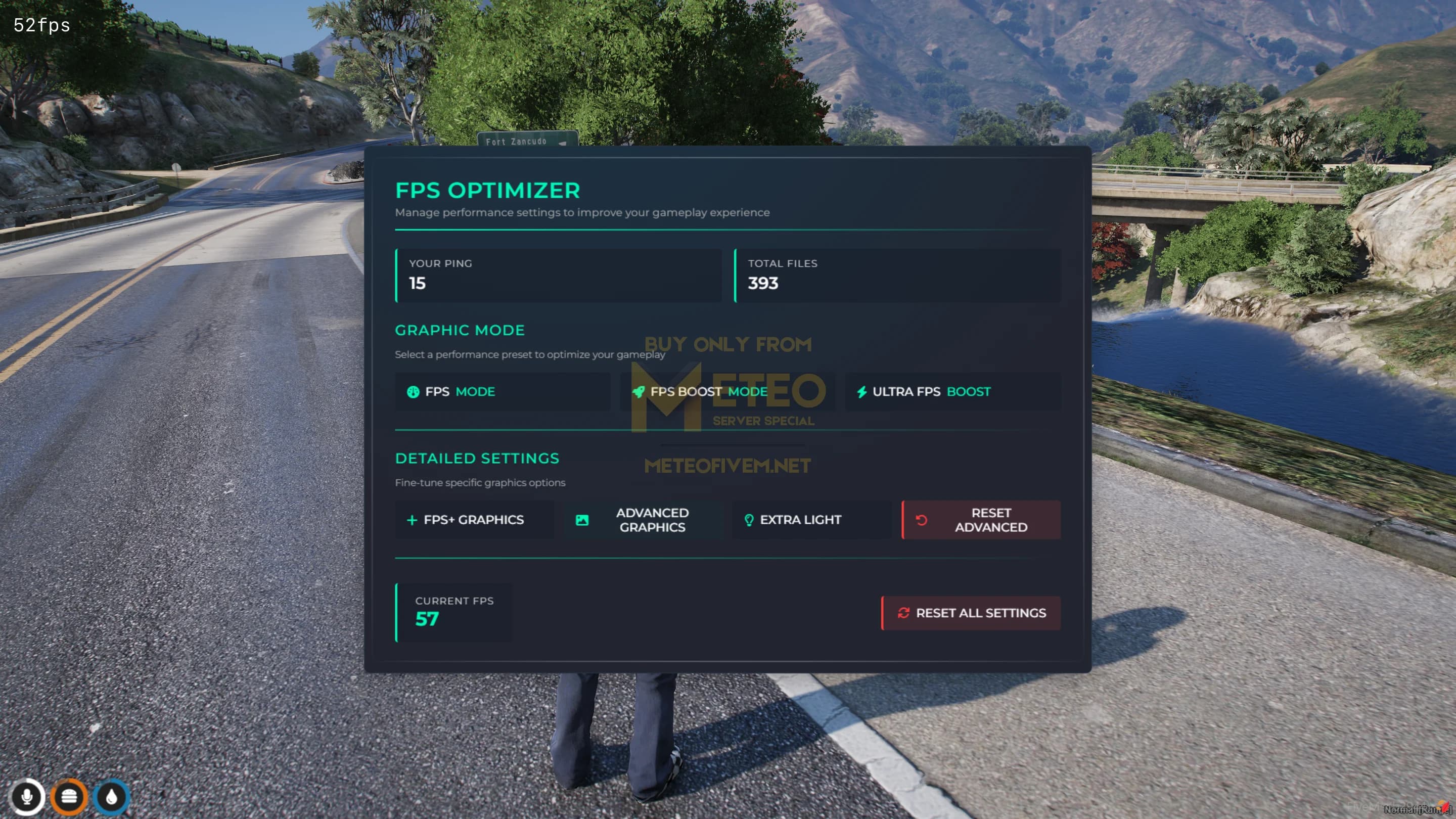The height and width of the screenshot is (819, 1456).
Task: Reset all settings to default
Action: pyautogui.click(x=971, y=613)
